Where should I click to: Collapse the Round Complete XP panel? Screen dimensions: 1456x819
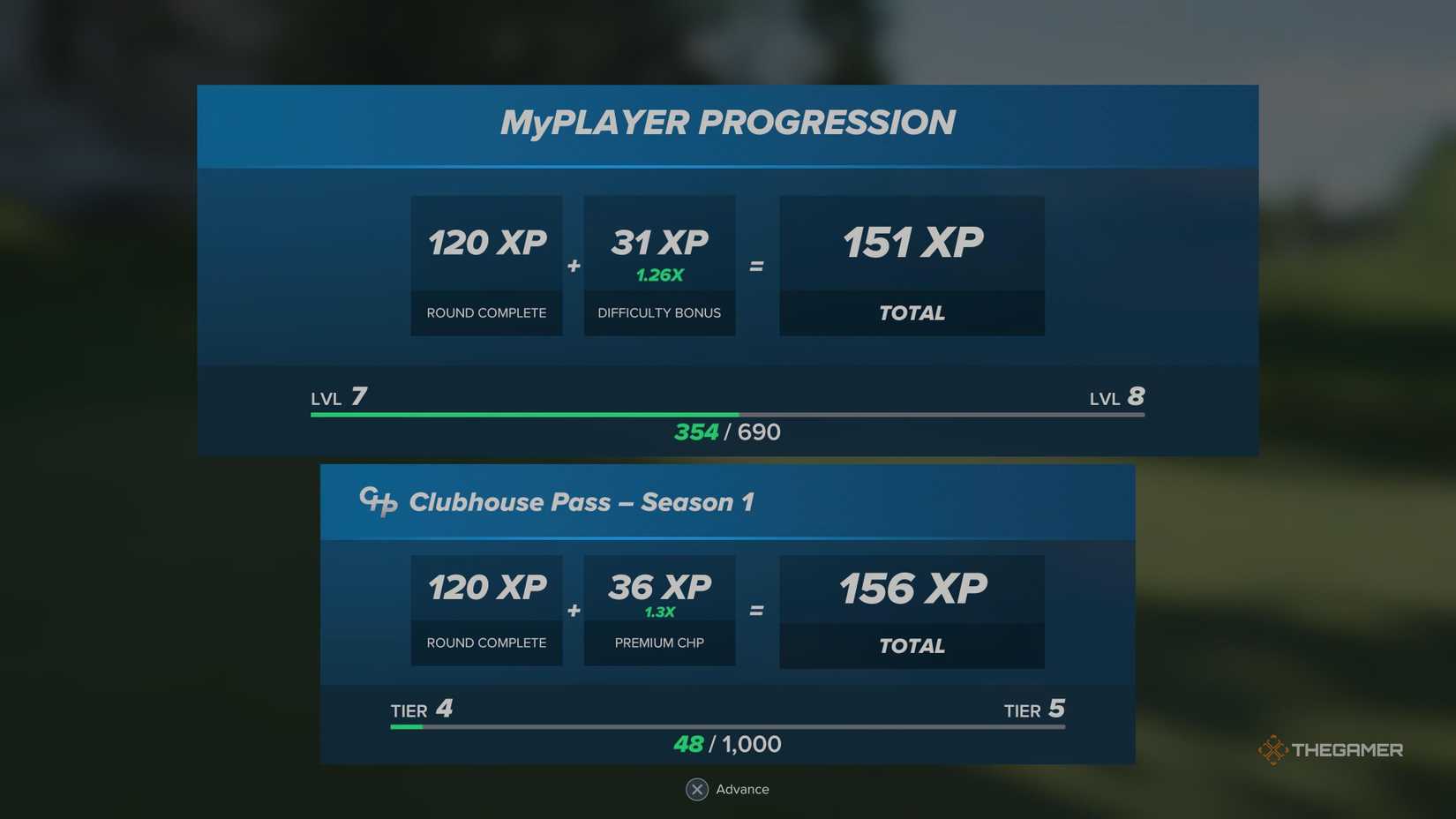coord(486,266)
